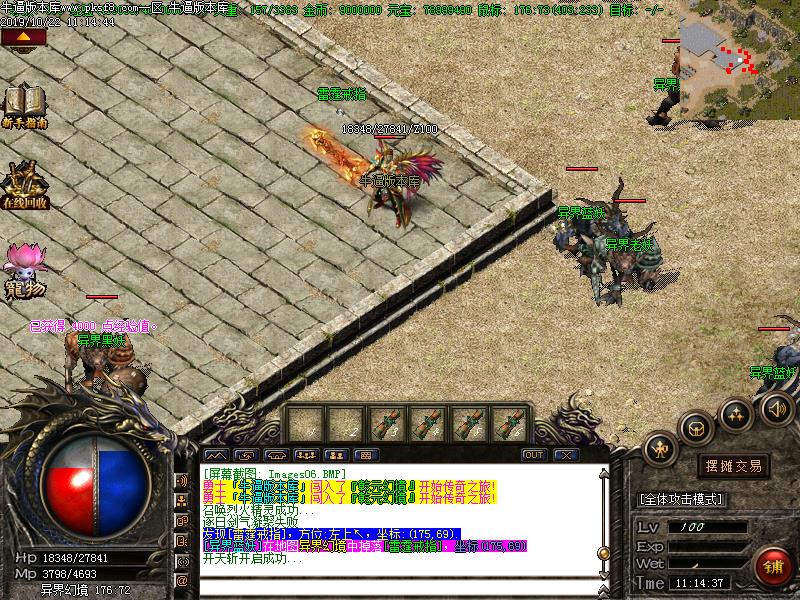Open the 新手指南 beginner guide
The height and width of the screenshot is (600, 800).
(24, 106)
